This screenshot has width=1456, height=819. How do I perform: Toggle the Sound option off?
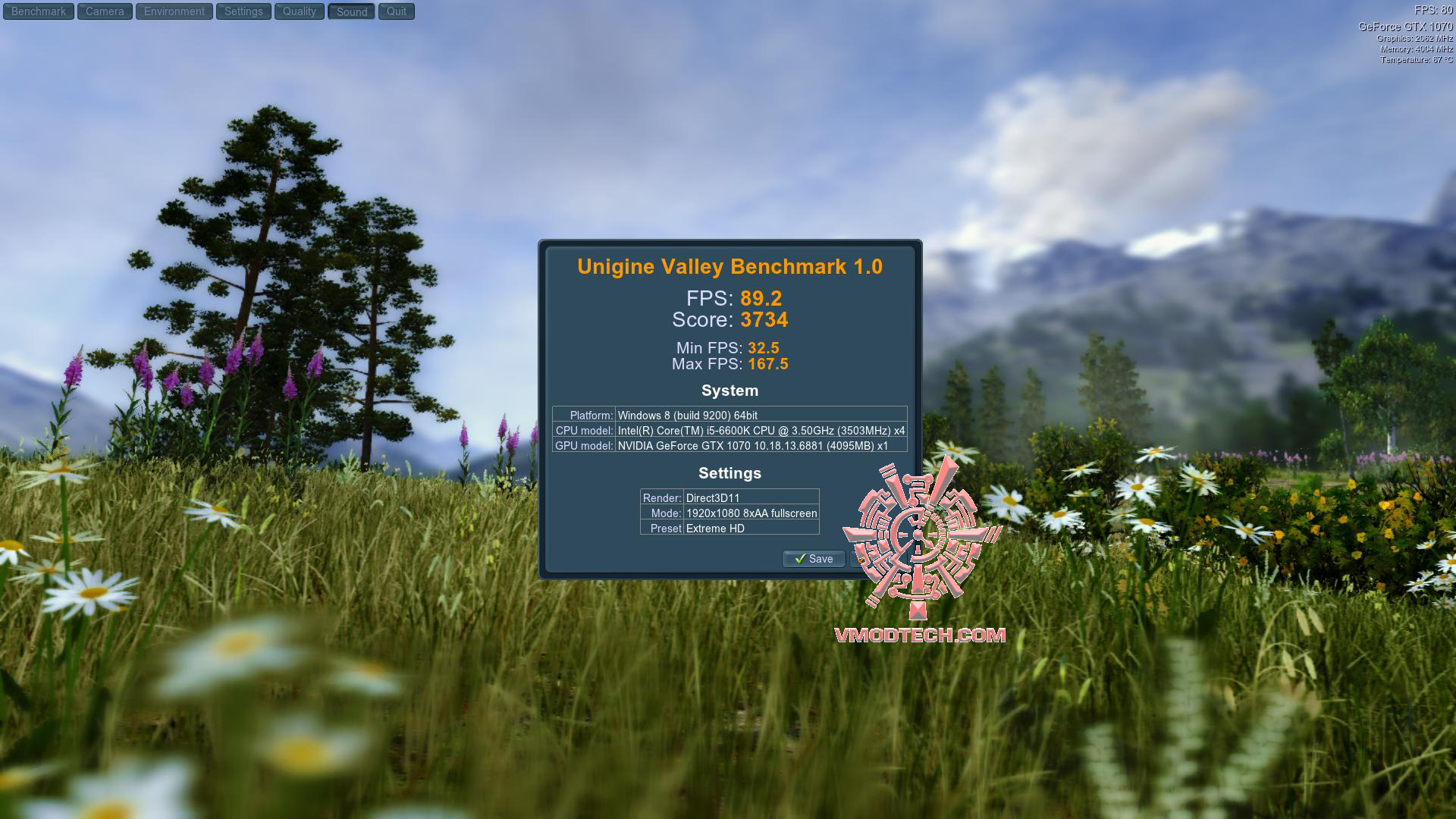coord(350,11)
